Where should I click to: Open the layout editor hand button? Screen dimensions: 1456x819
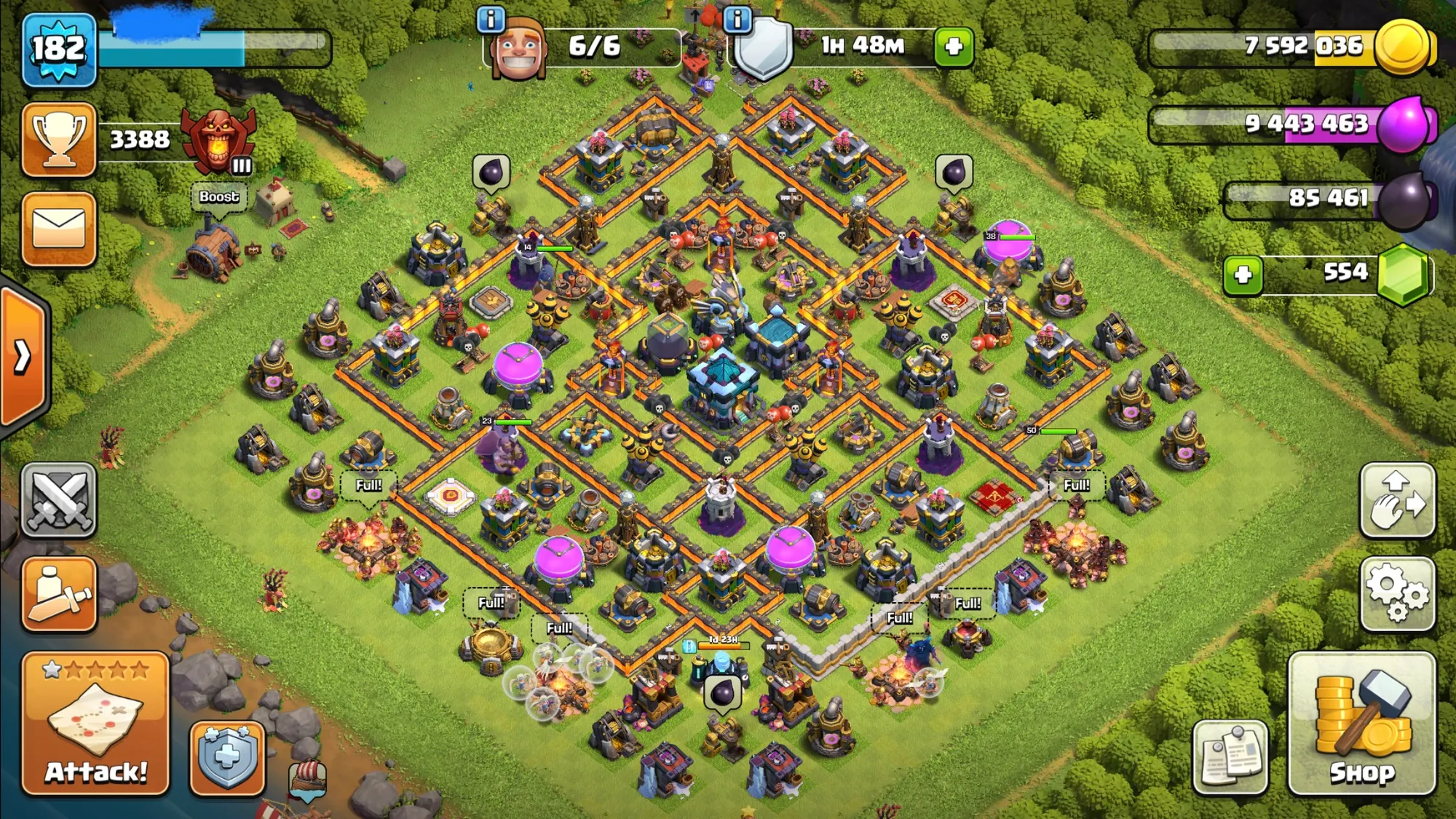[1397, 500]
